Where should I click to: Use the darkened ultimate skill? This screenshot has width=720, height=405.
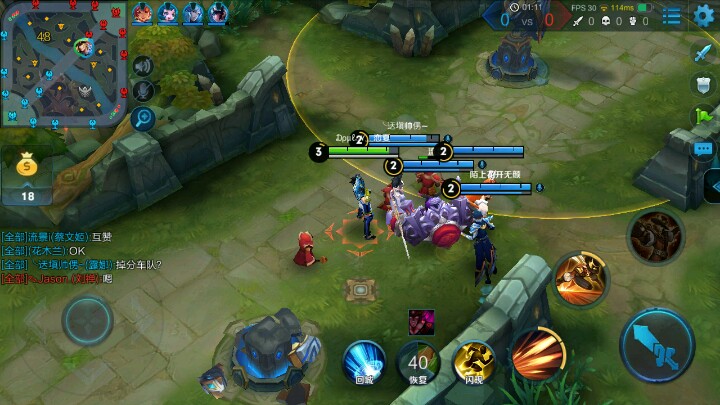click(x=655, y=234)
